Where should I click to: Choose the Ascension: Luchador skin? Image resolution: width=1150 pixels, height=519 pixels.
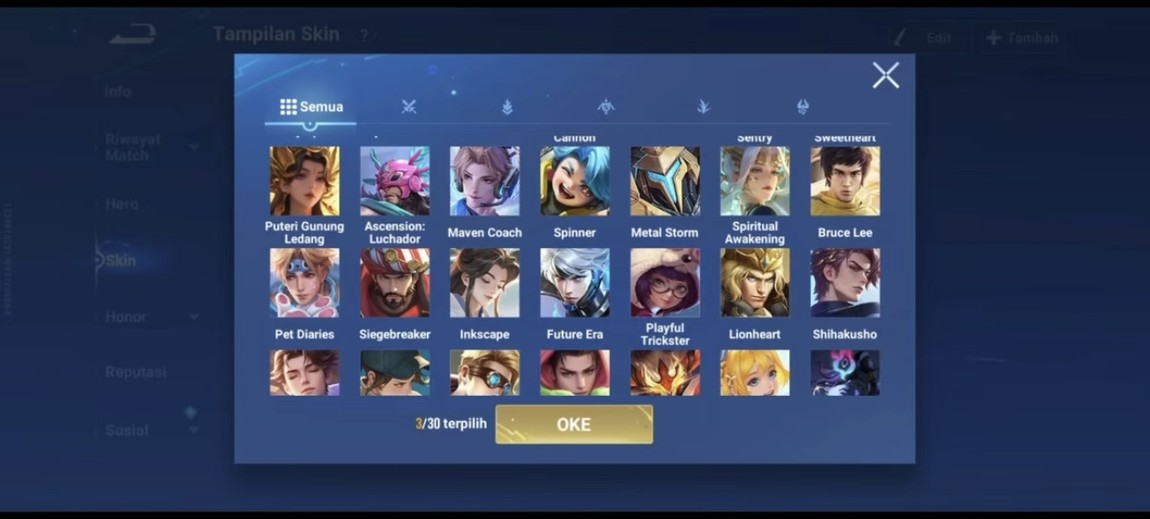395,181
